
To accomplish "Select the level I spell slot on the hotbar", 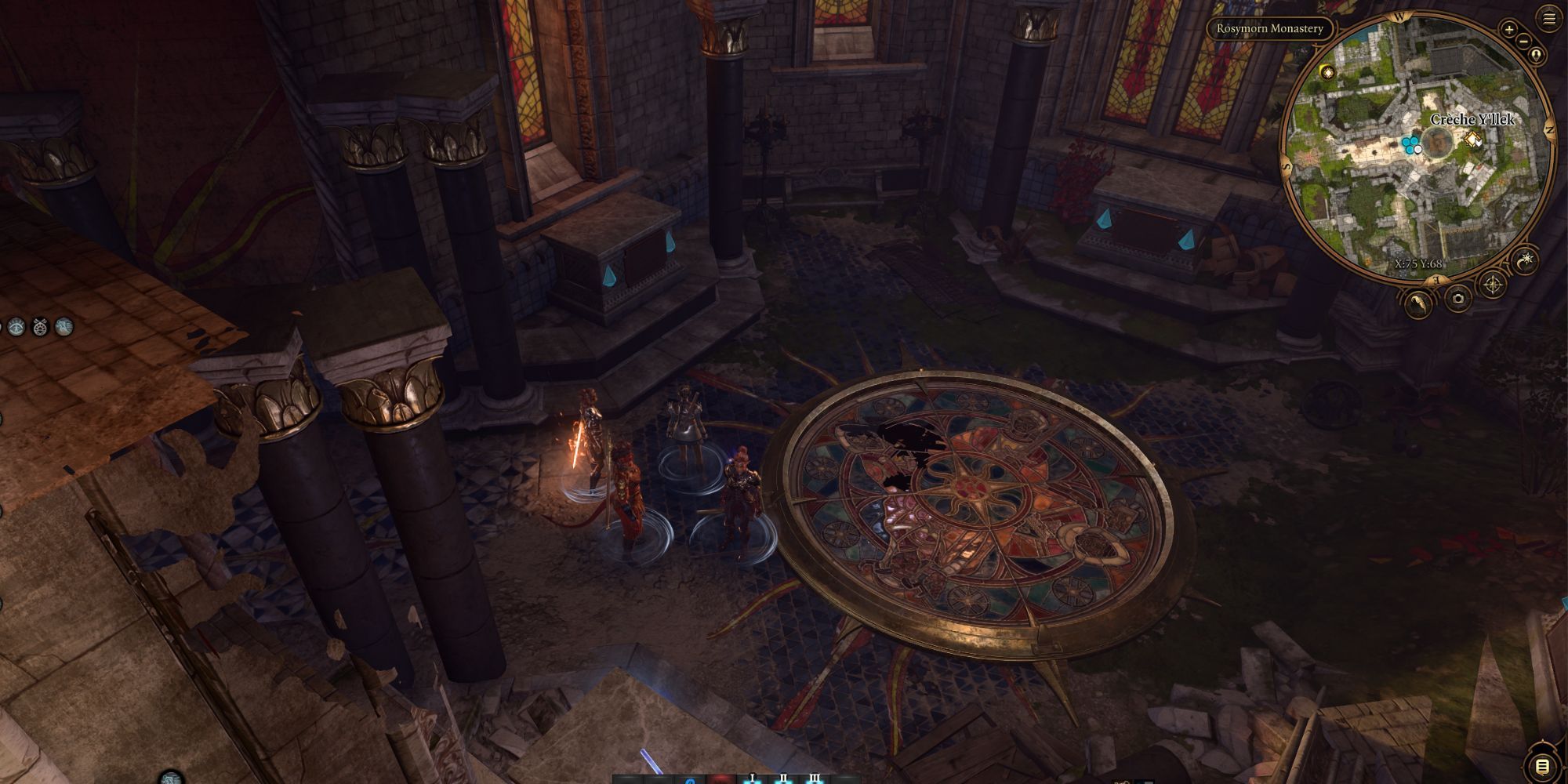I will coord(753,778).
